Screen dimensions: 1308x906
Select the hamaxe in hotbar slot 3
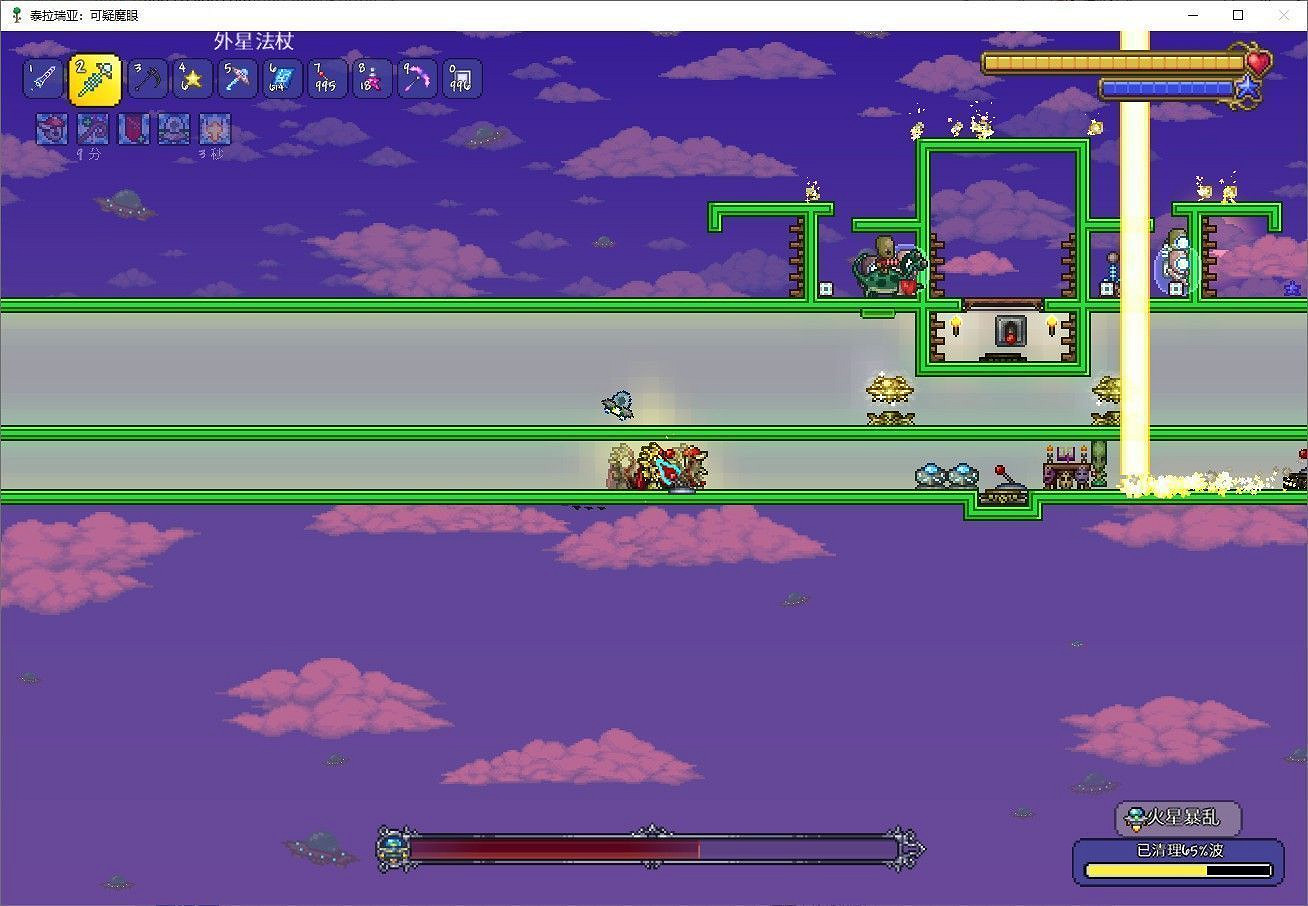148,78
